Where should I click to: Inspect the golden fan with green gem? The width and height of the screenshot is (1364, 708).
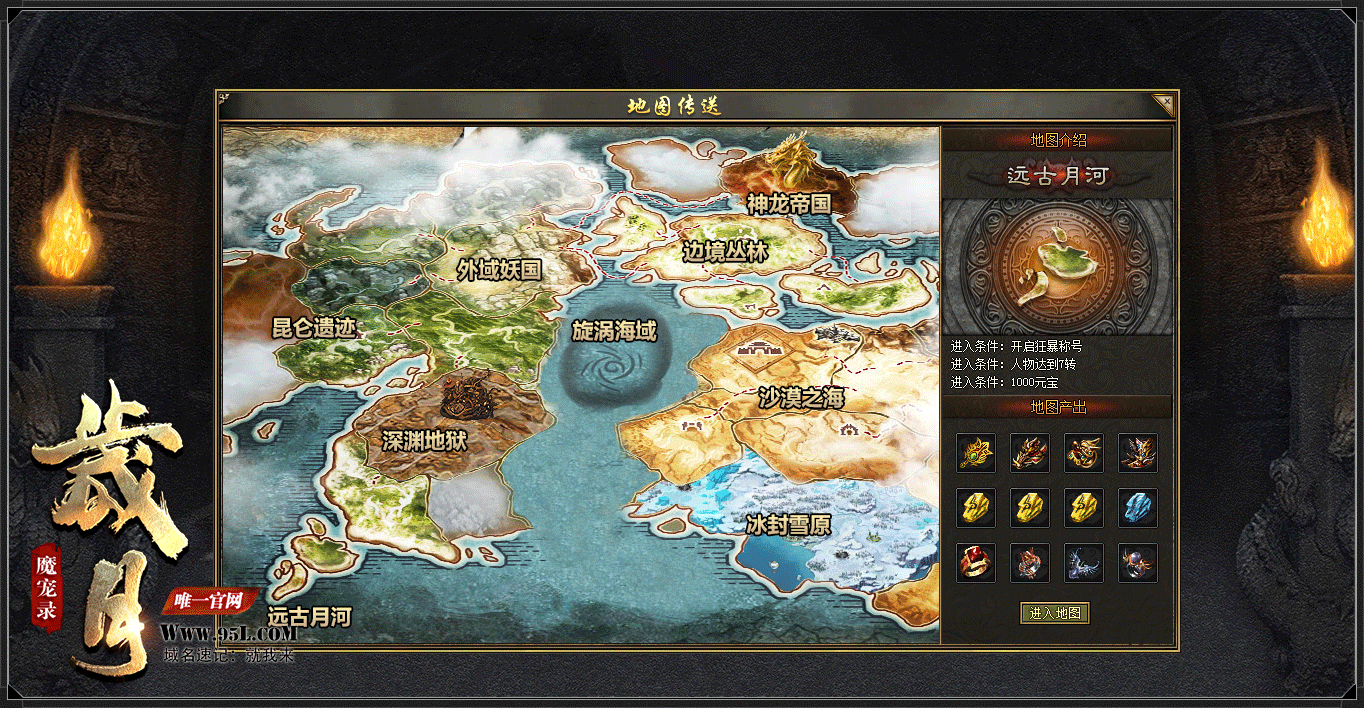click(975, 453)
